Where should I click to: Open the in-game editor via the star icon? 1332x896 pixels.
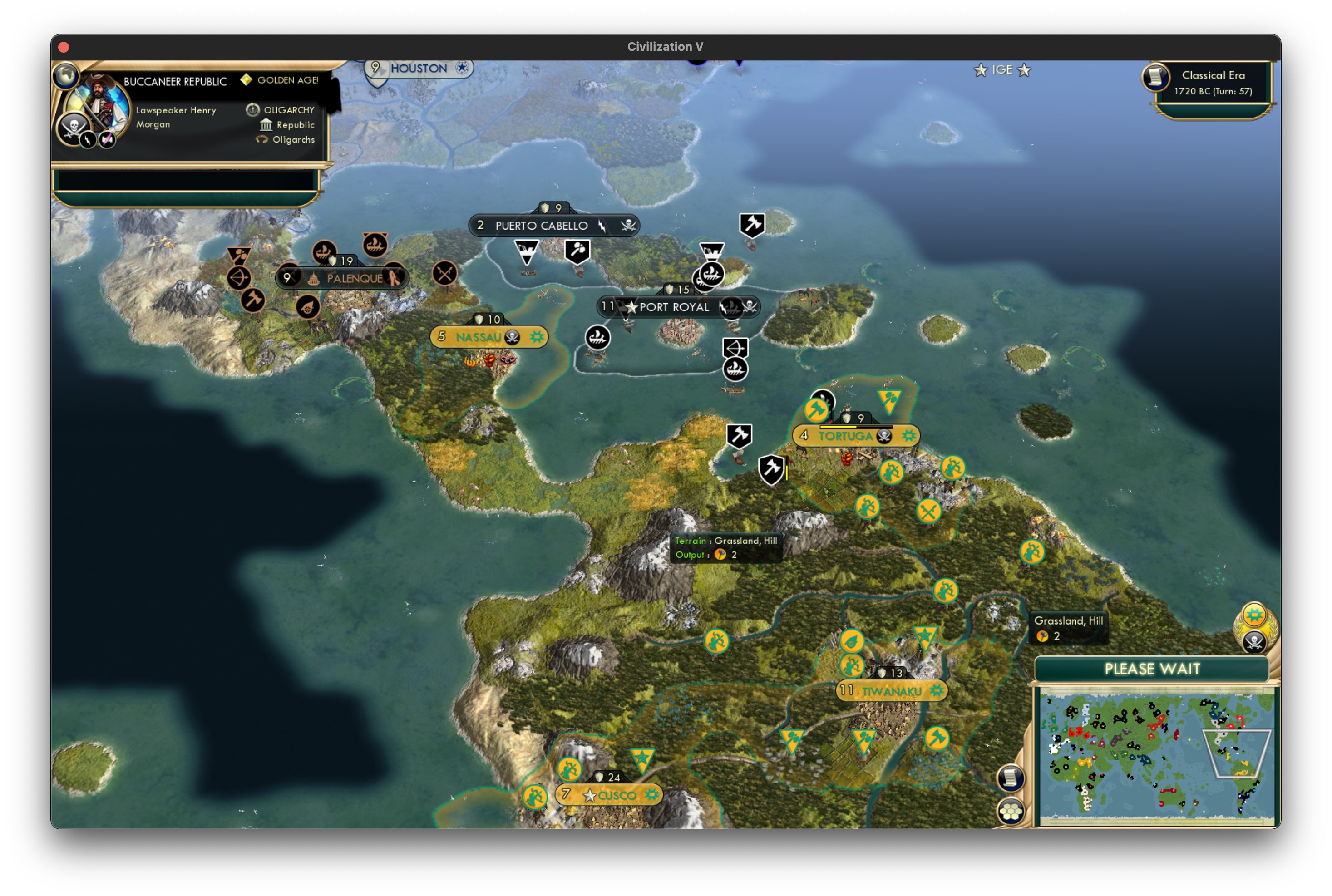click(x=982, y=70)
